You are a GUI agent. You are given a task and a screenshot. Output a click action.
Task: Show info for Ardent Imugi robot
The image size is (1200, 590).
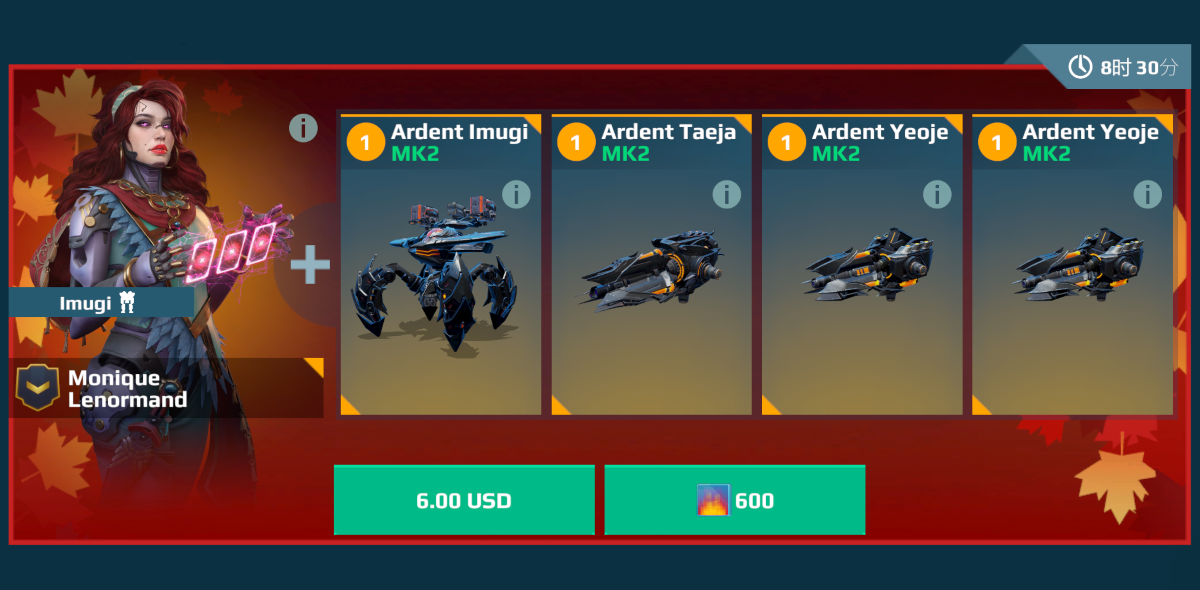[x=516, y=194]
